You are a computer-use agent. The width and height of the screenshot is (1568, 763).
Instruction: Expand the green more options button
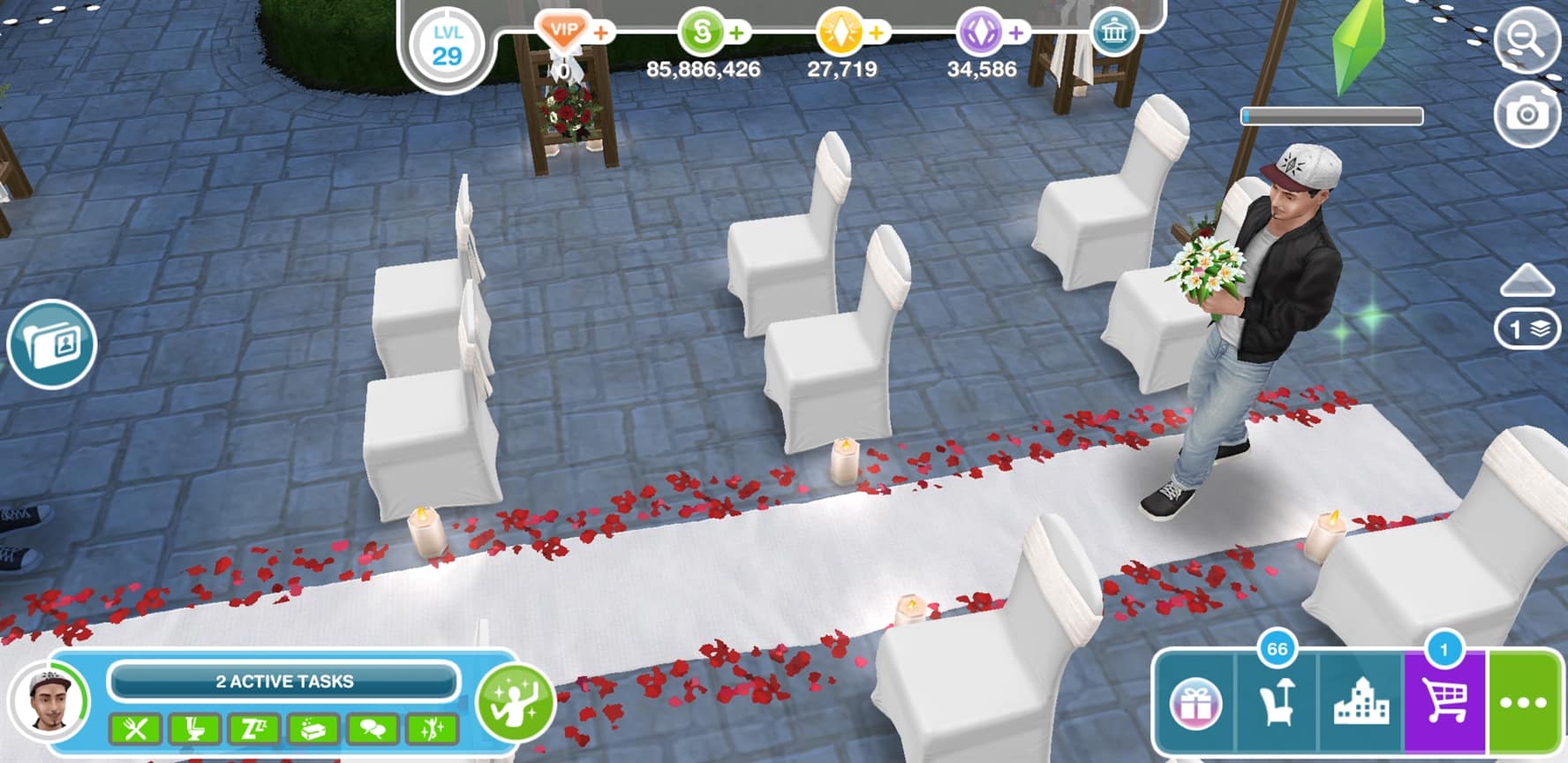(1525, 704)
